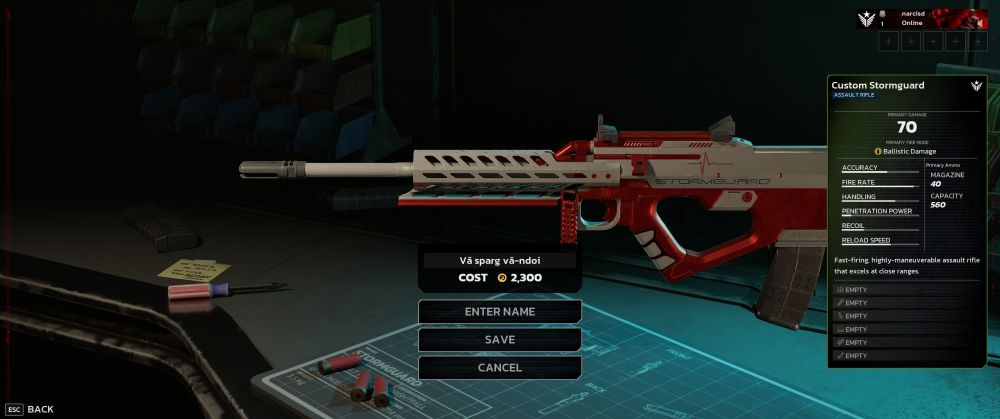Go back to the previous screen
Screen dimensions: 1000x419
(30, 409)
